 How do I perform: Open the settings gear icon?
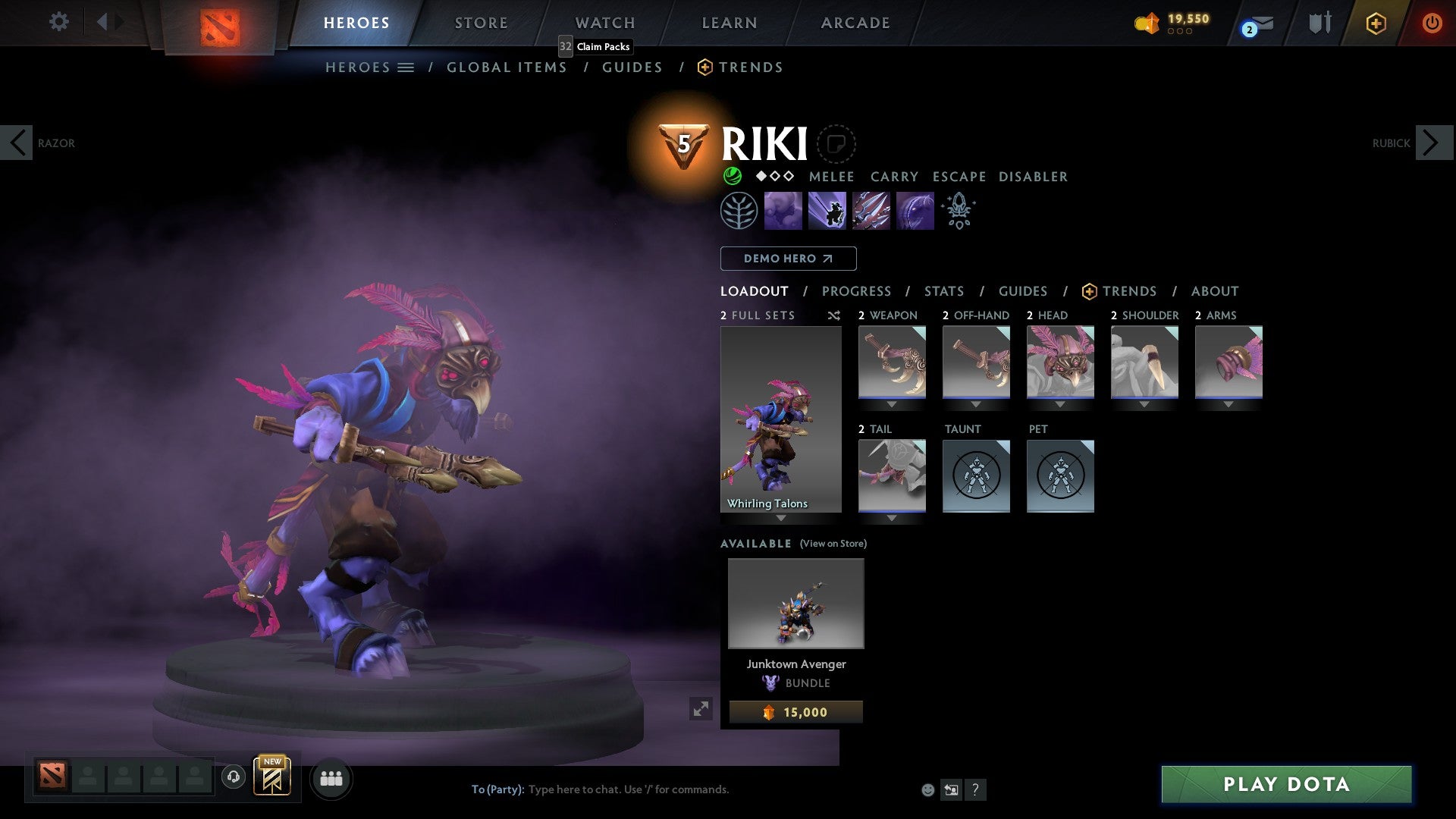[x=58, y=22]
